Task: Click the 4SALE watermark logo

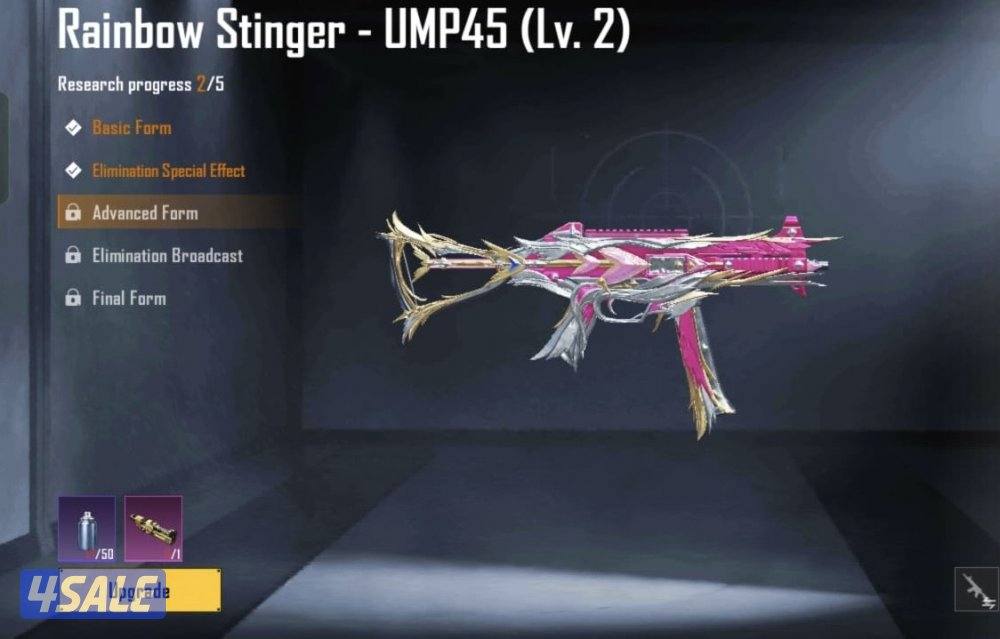Action: (x=92, y=591)
